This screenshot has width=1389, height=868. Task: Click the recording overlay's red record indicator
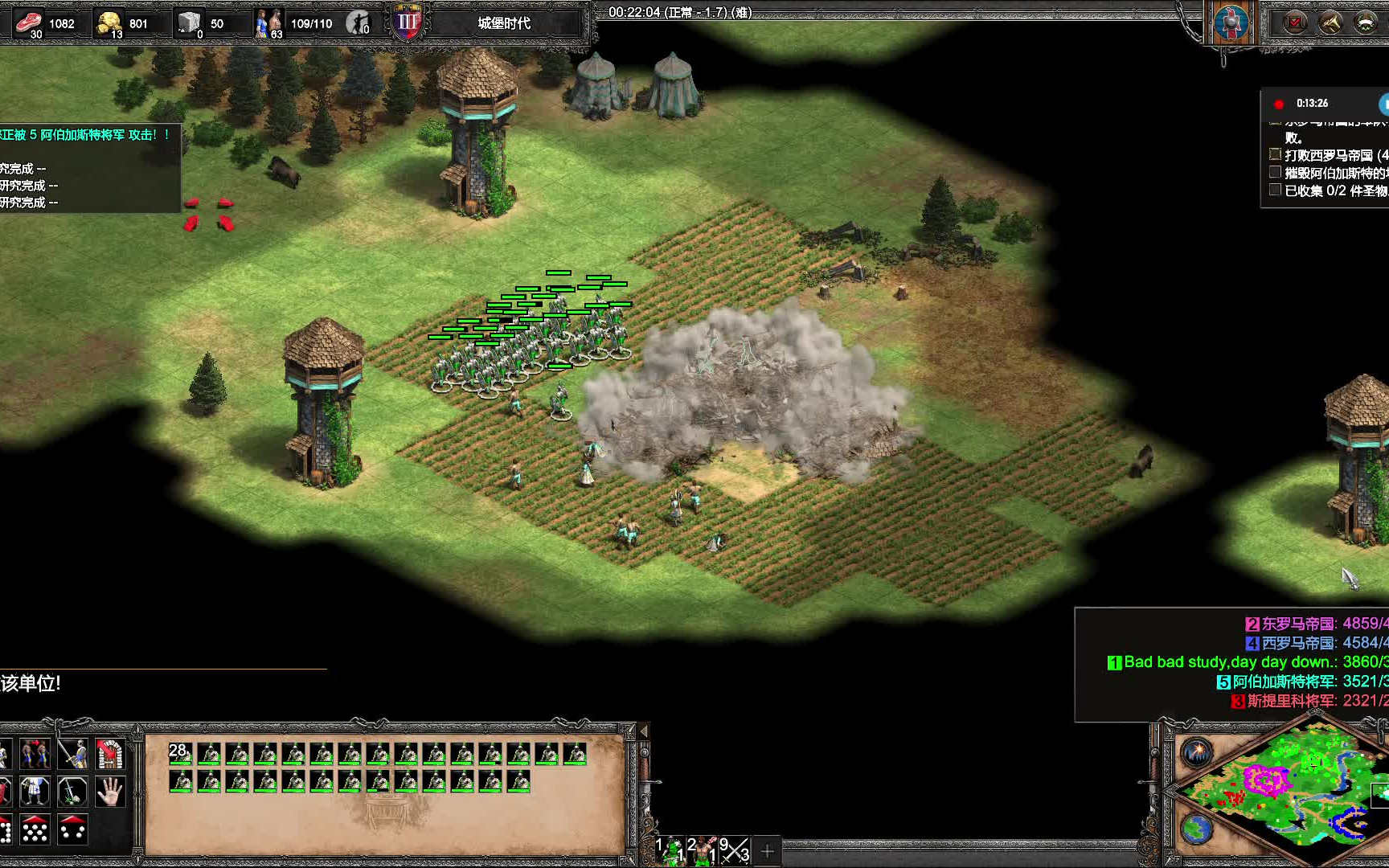click(1279, 104)
